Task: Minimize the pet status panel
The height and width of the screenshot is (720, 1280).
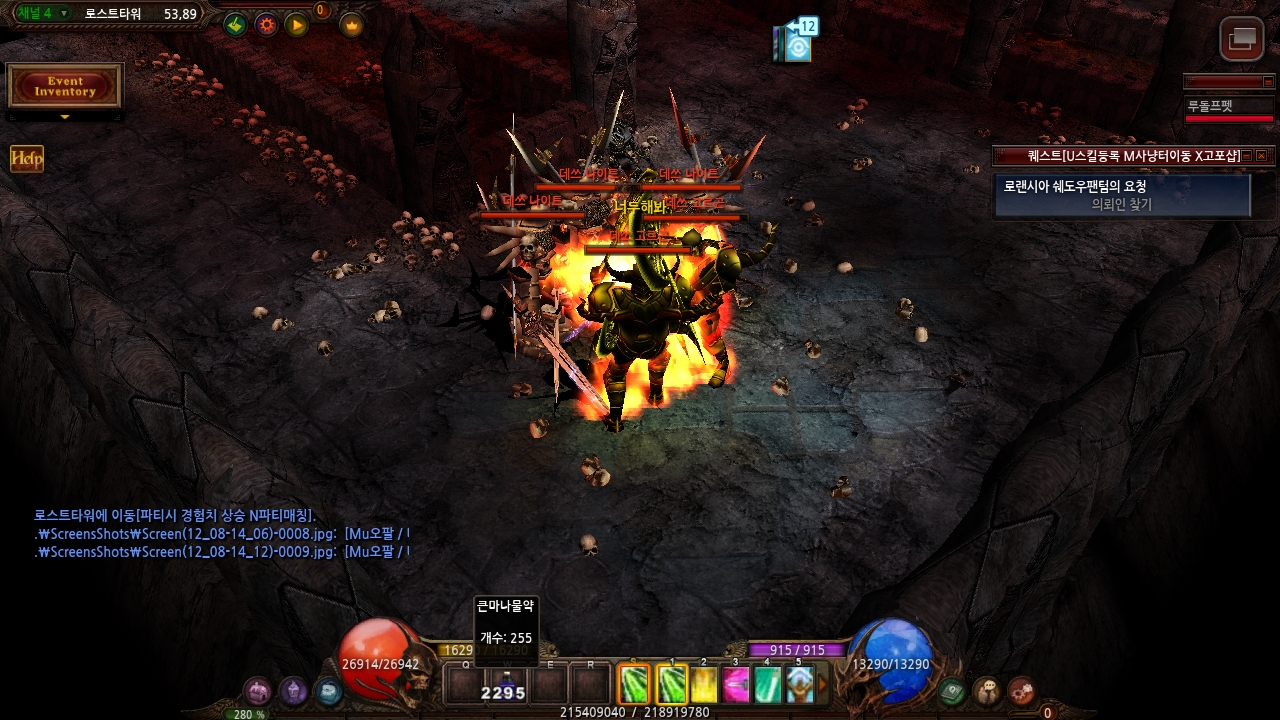Action: click(x=1269, y=82)
